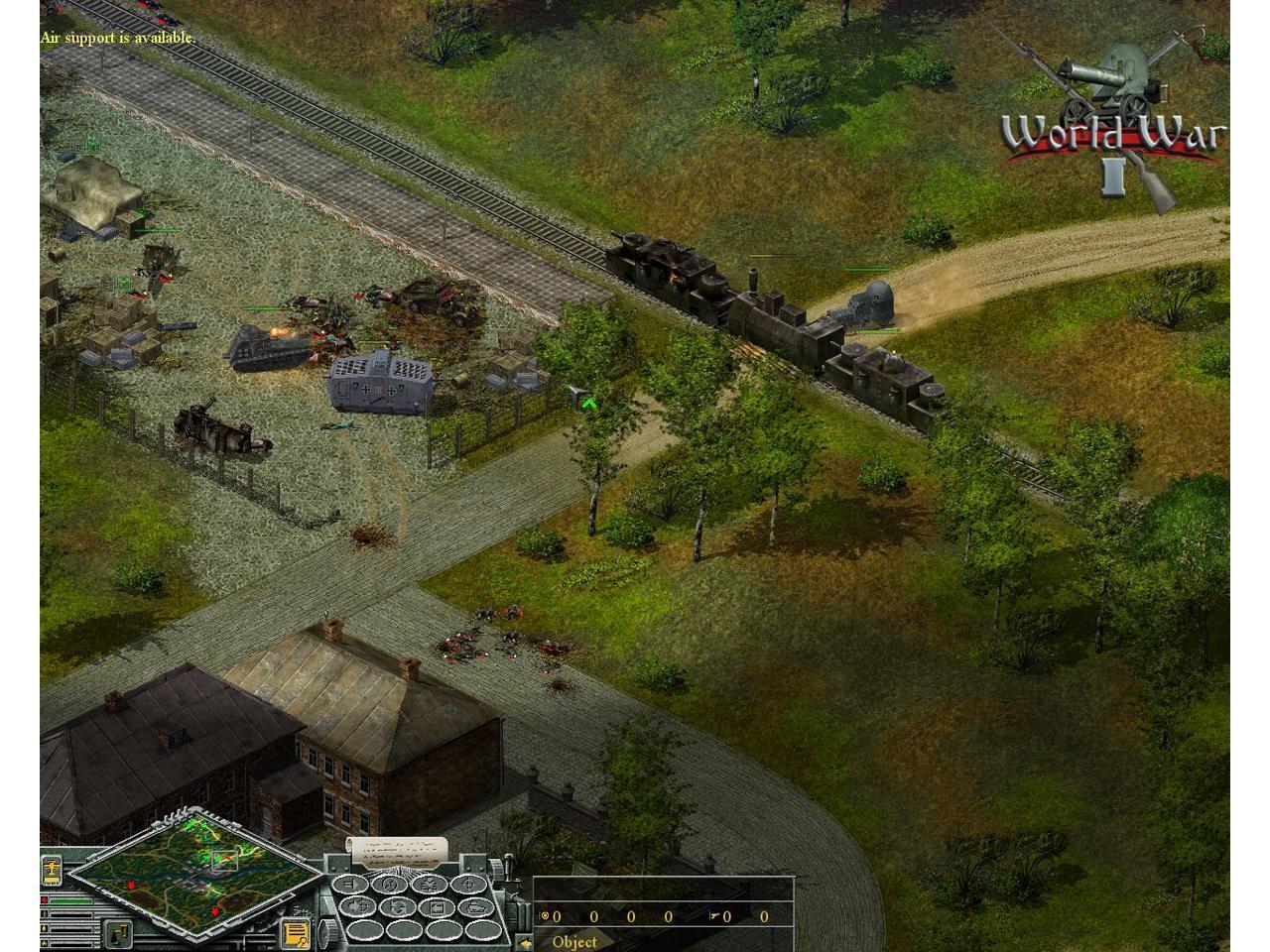Click the pipe-shaped button below the minimap
Screen dimensions: 1270x952
[x=119, y=934]
